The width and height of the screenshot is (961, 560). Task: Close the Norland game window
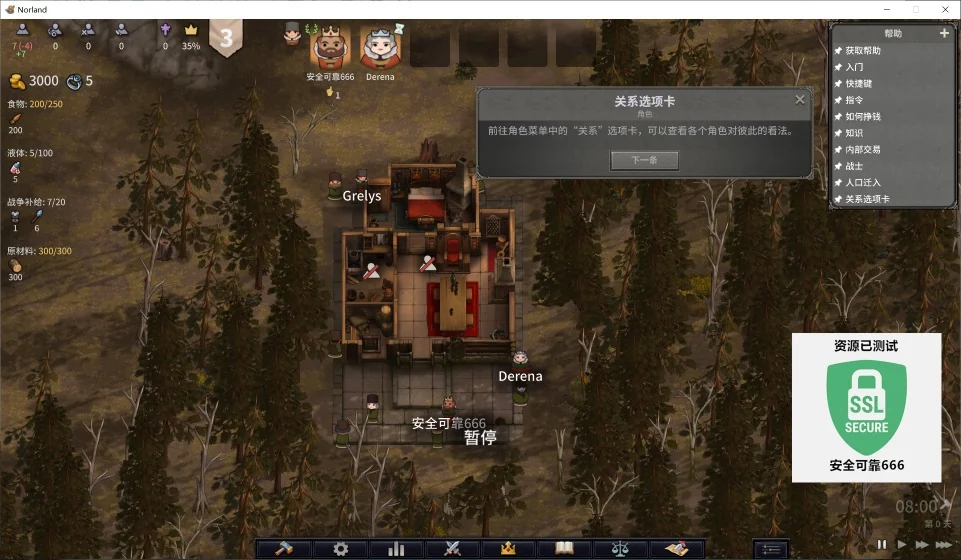(x=944, y=9)
